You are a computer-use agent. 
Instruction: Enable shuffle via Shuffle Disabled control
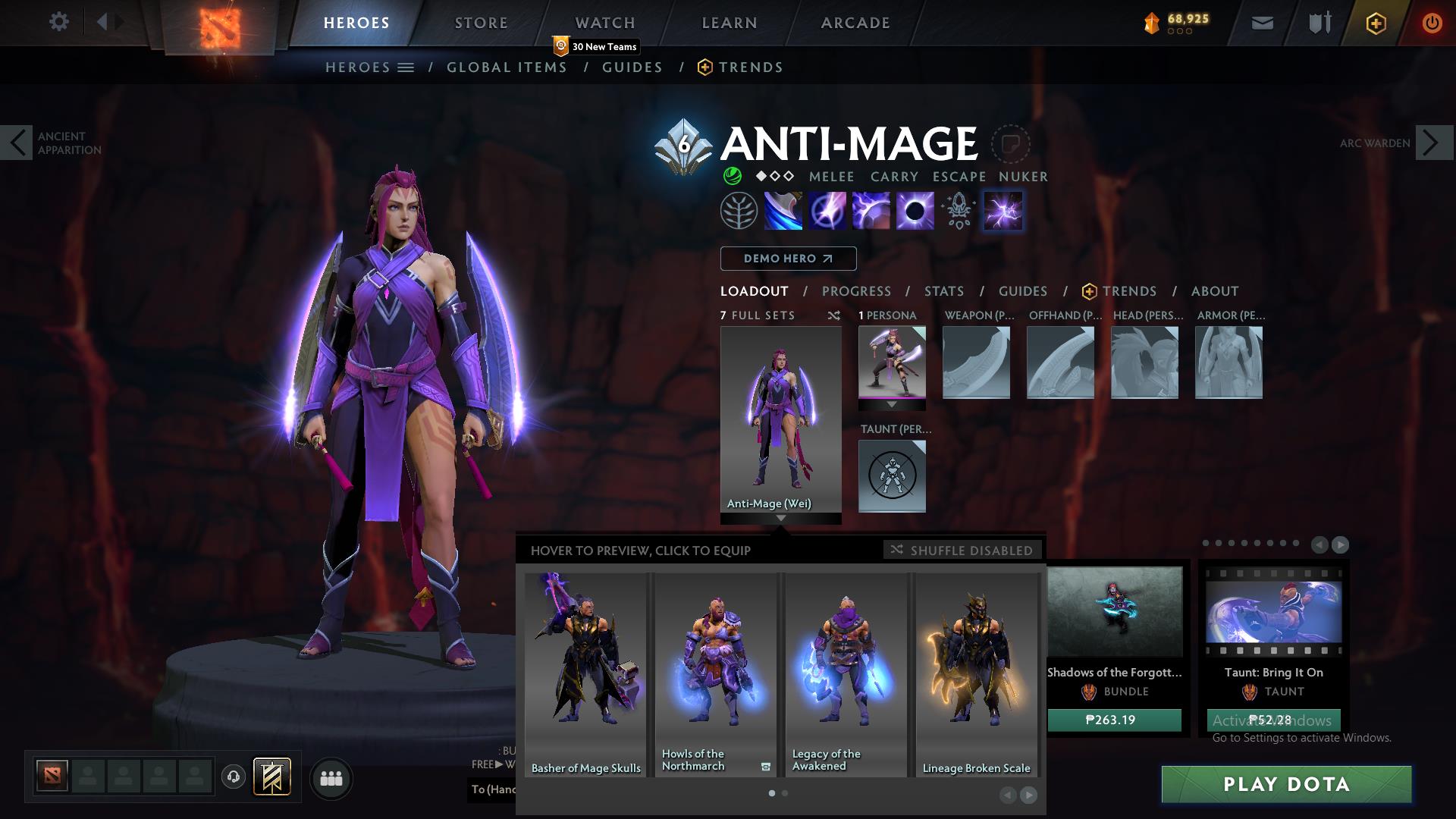961,551
